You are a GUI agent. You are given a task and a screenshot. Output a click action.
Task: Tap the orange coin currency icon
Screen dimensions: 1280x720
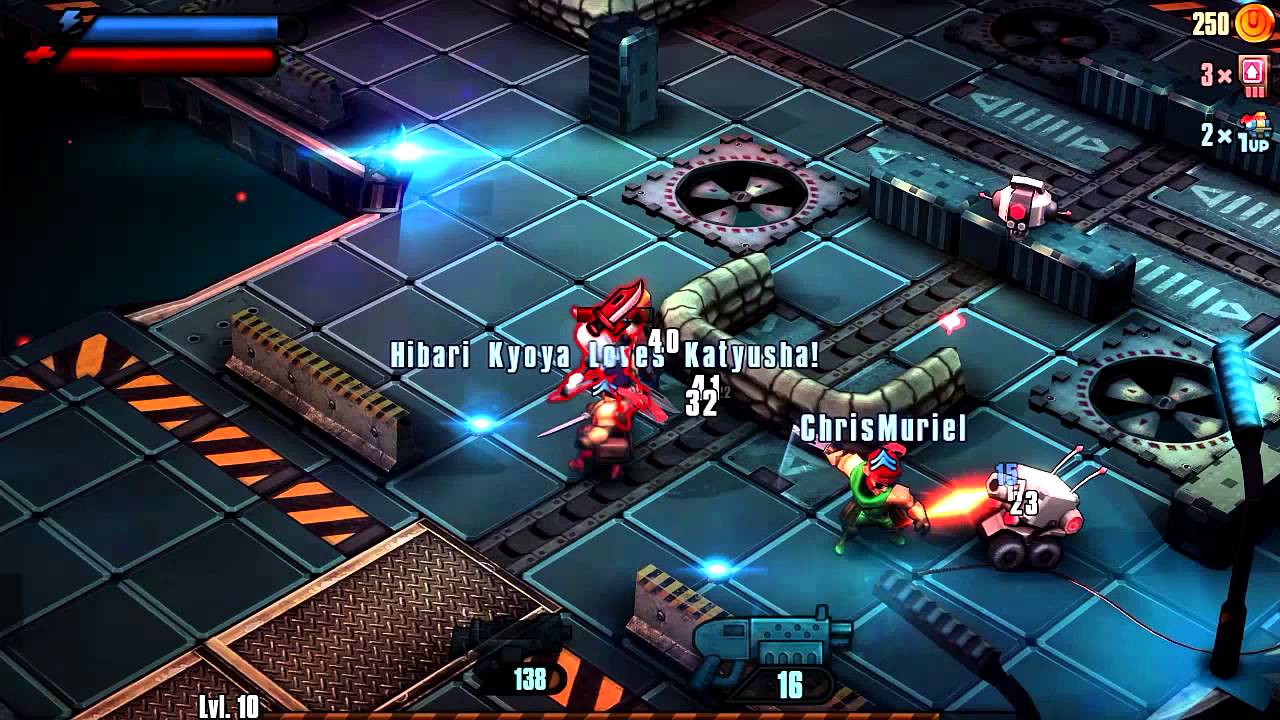click(x=1254, y=22)
